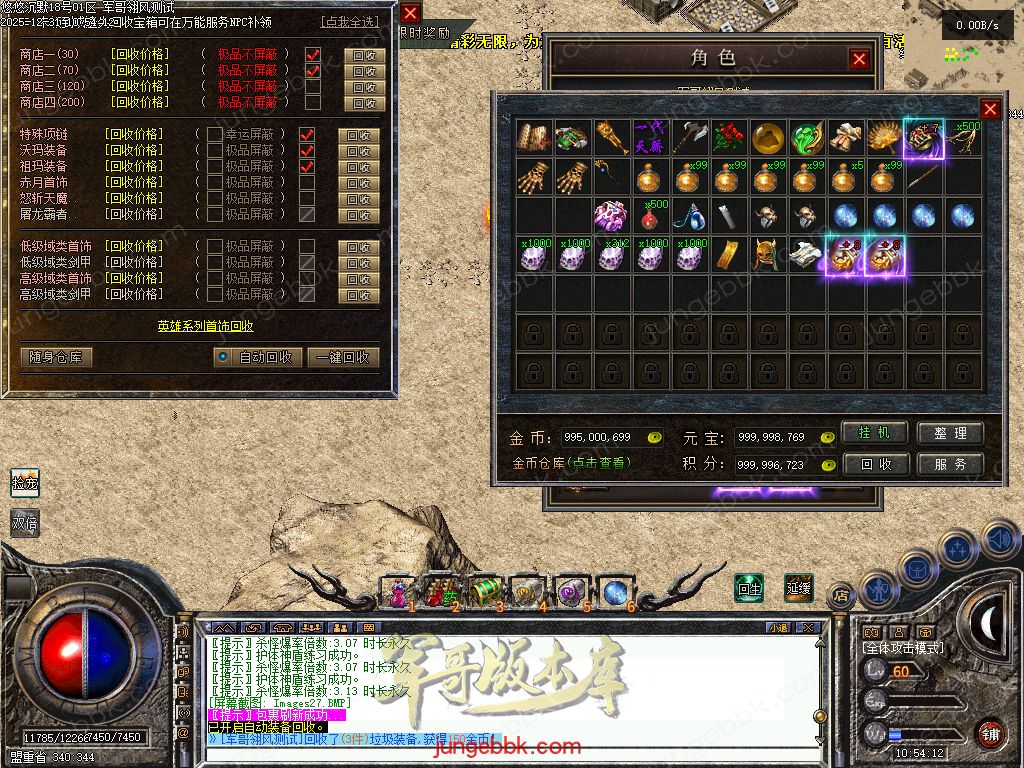Activate 一键回收 one-click recycle

pyautogui.click(x=343, y=357)
